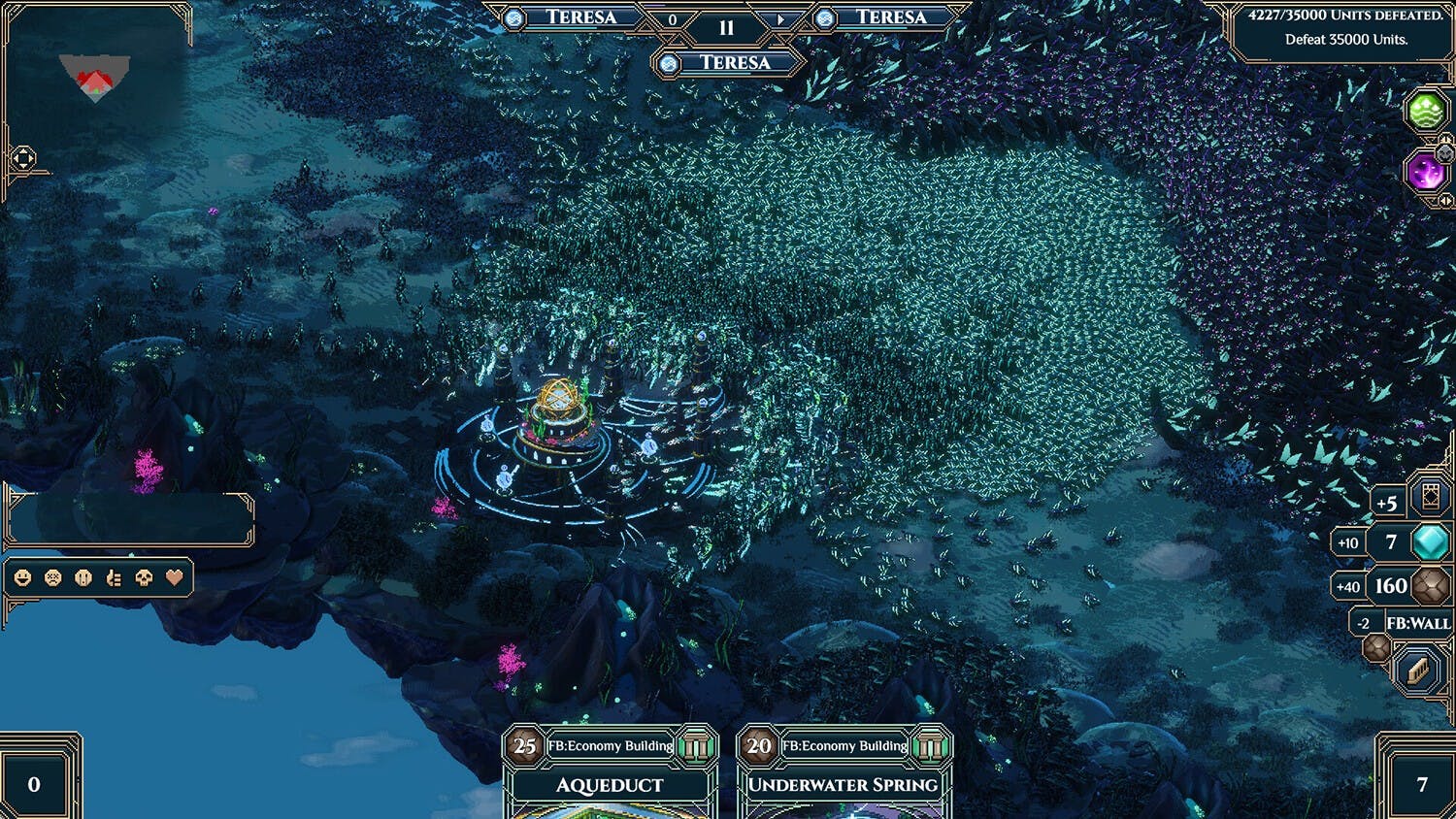The width and height of the screenshot is (1456, 819).
Task: Send the smiley face emote
Action: [23, 578]
